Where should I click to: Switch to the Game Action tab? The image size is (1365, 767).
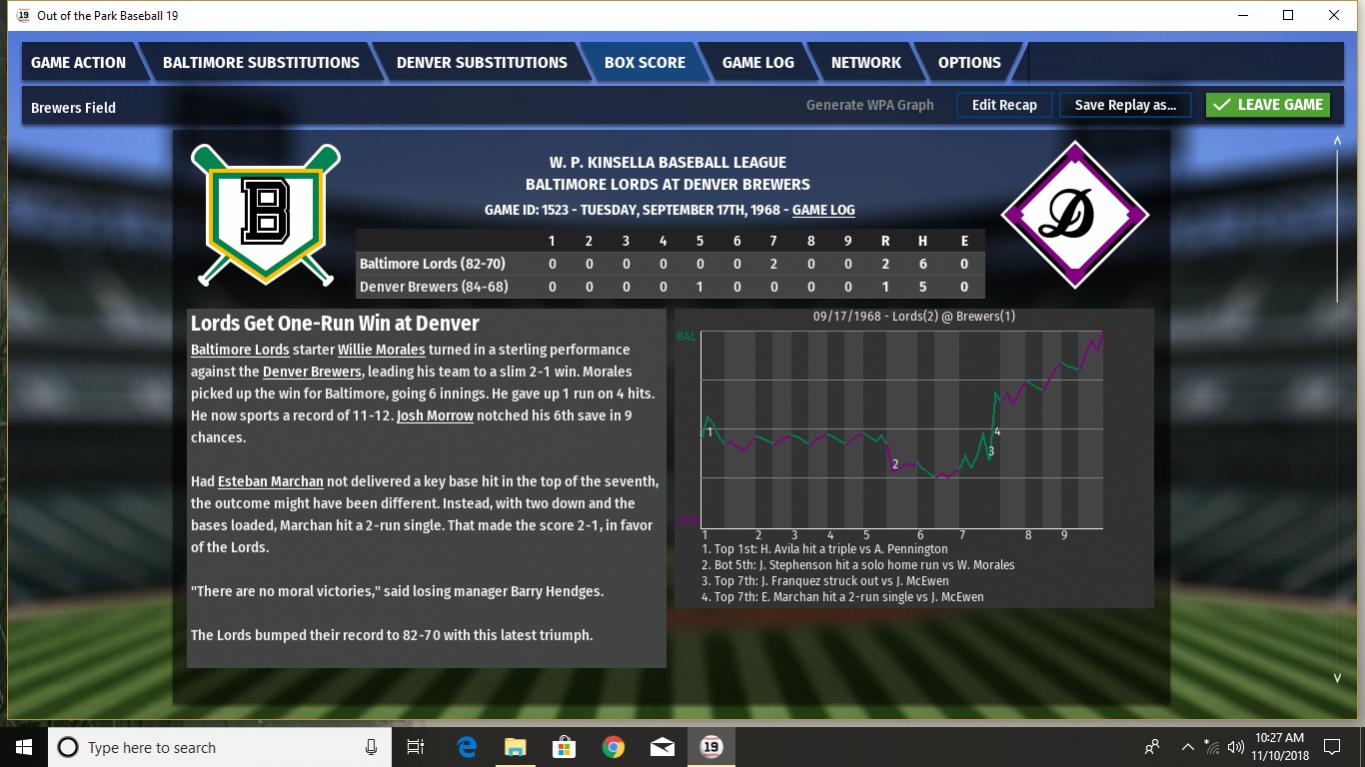tap(78, 62)
